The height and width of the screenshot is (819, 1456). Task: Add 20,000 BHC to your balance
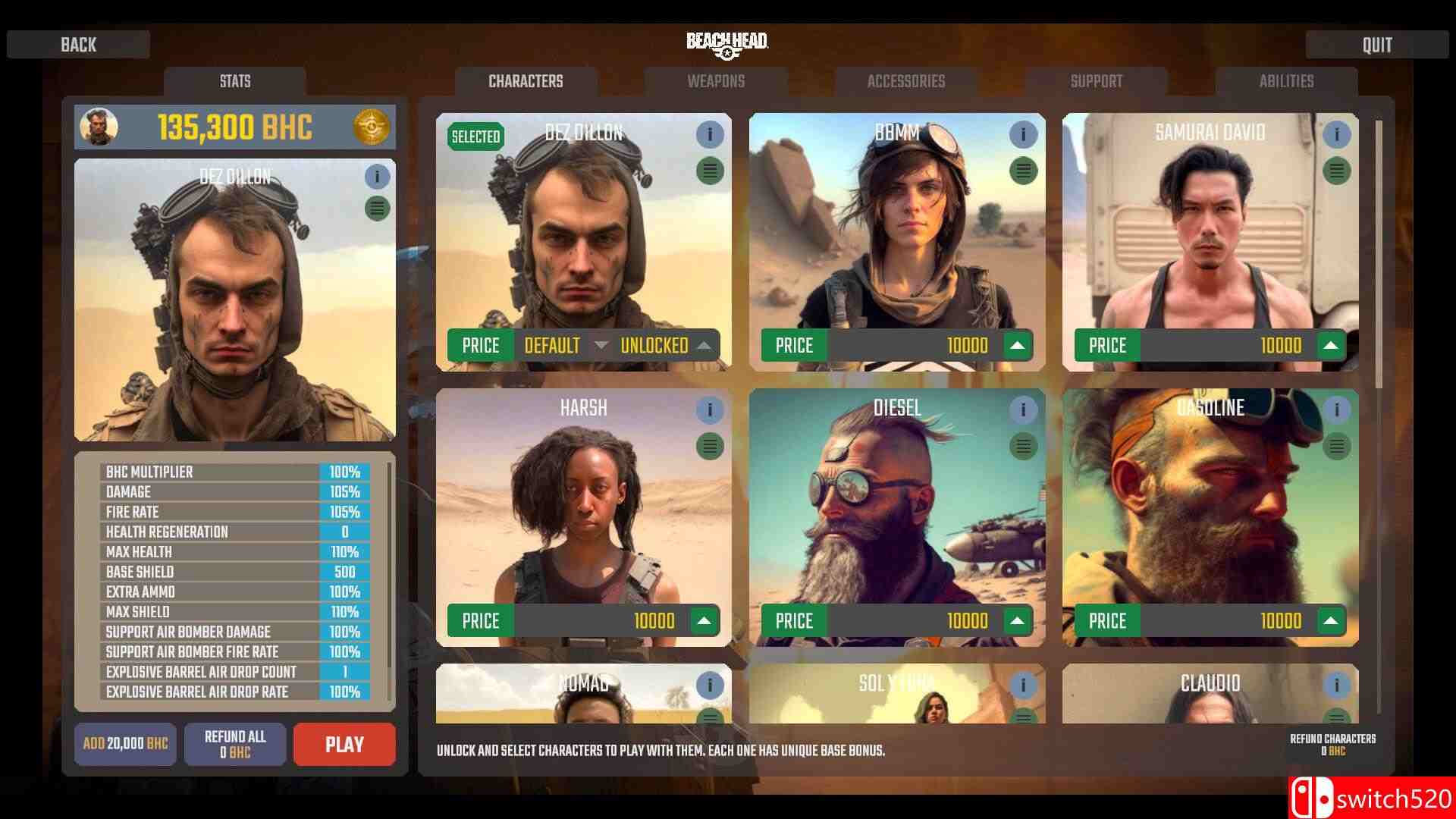(x=125, y=744)
